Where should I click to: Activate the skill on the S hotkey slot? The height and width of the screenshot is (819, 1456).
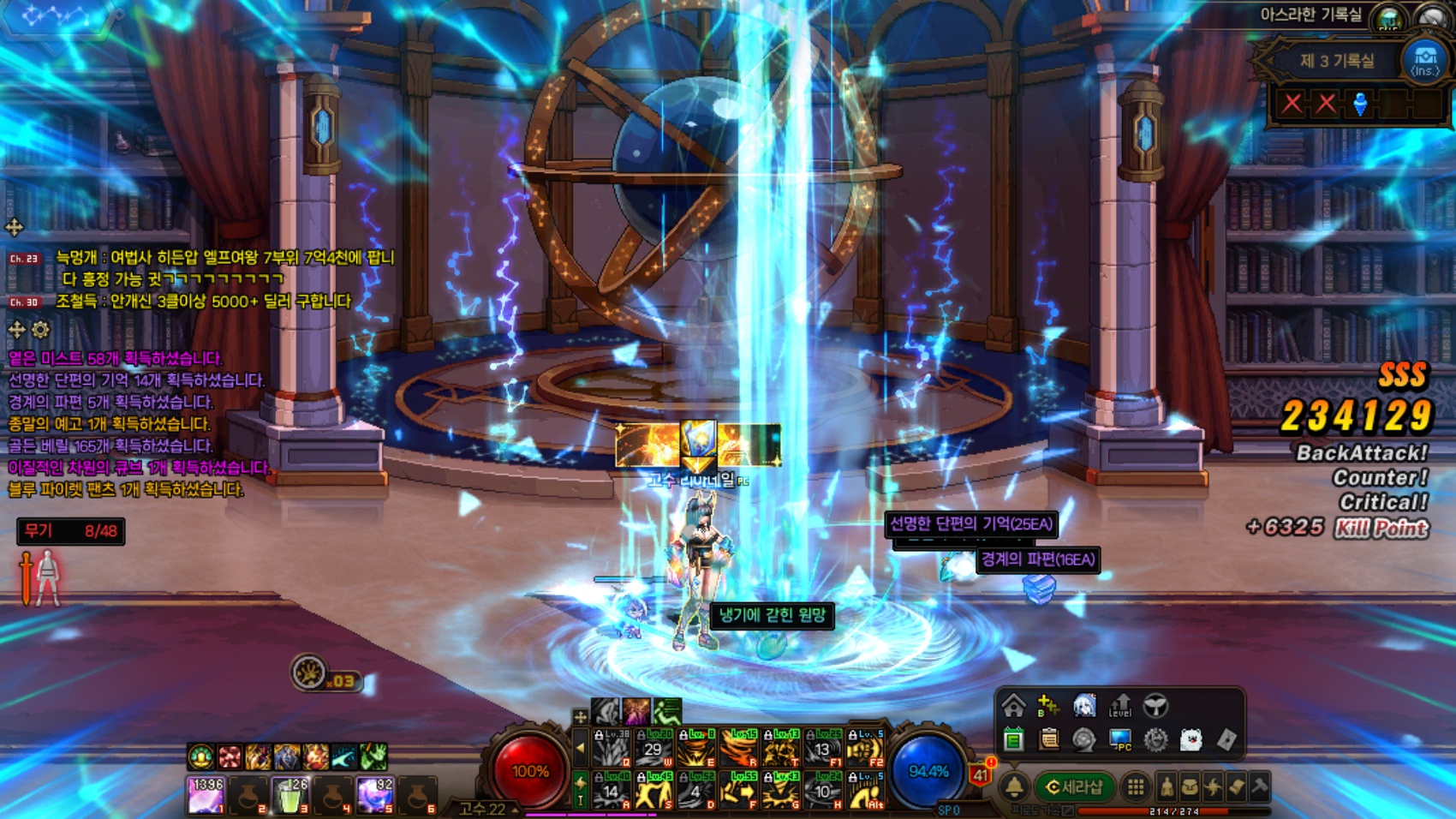pyautogui.click(x=653, y=791)
